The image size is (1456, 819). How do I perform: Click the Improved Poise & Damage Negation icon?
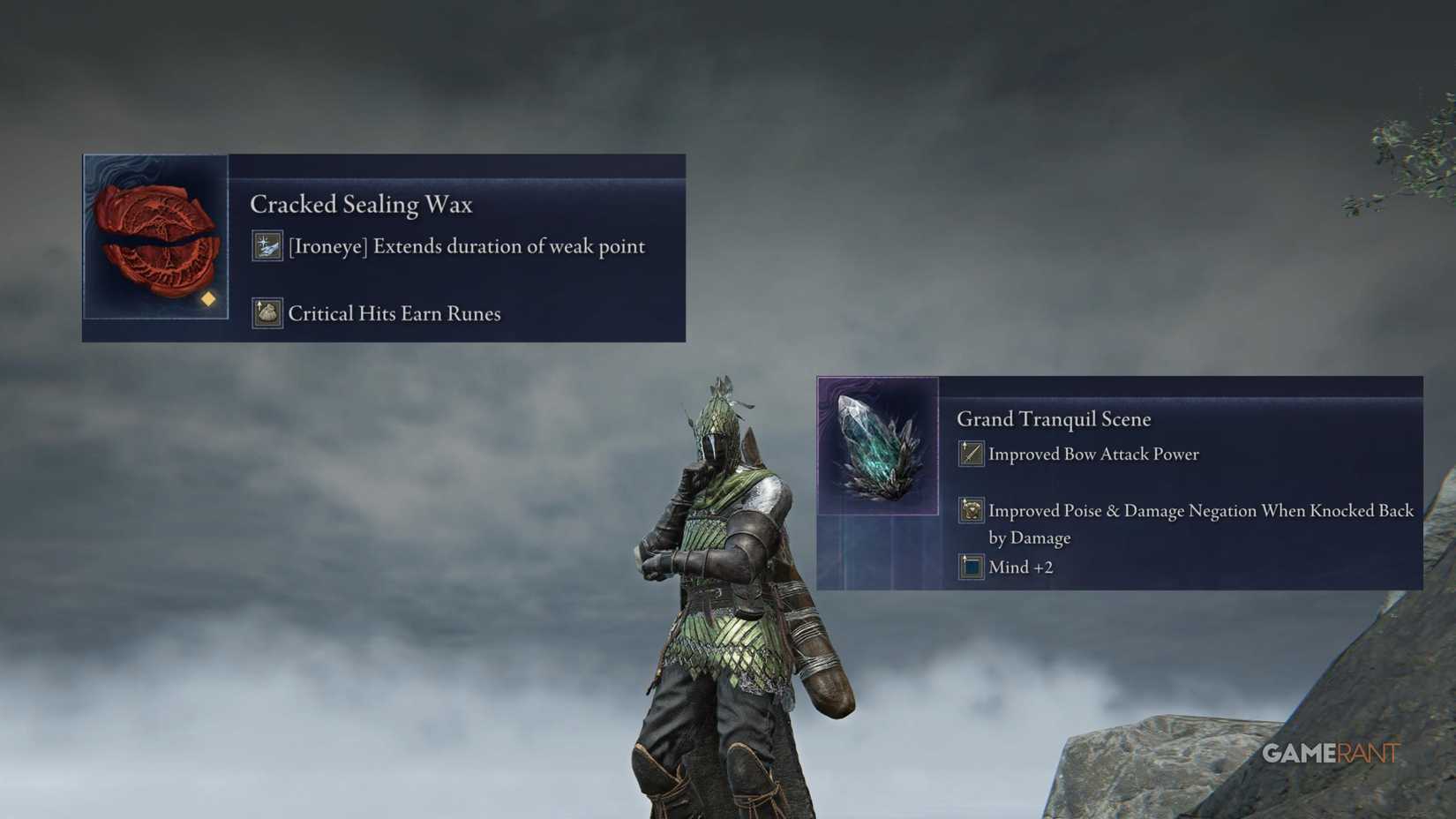pyautogui.click(x=971, y=510)
